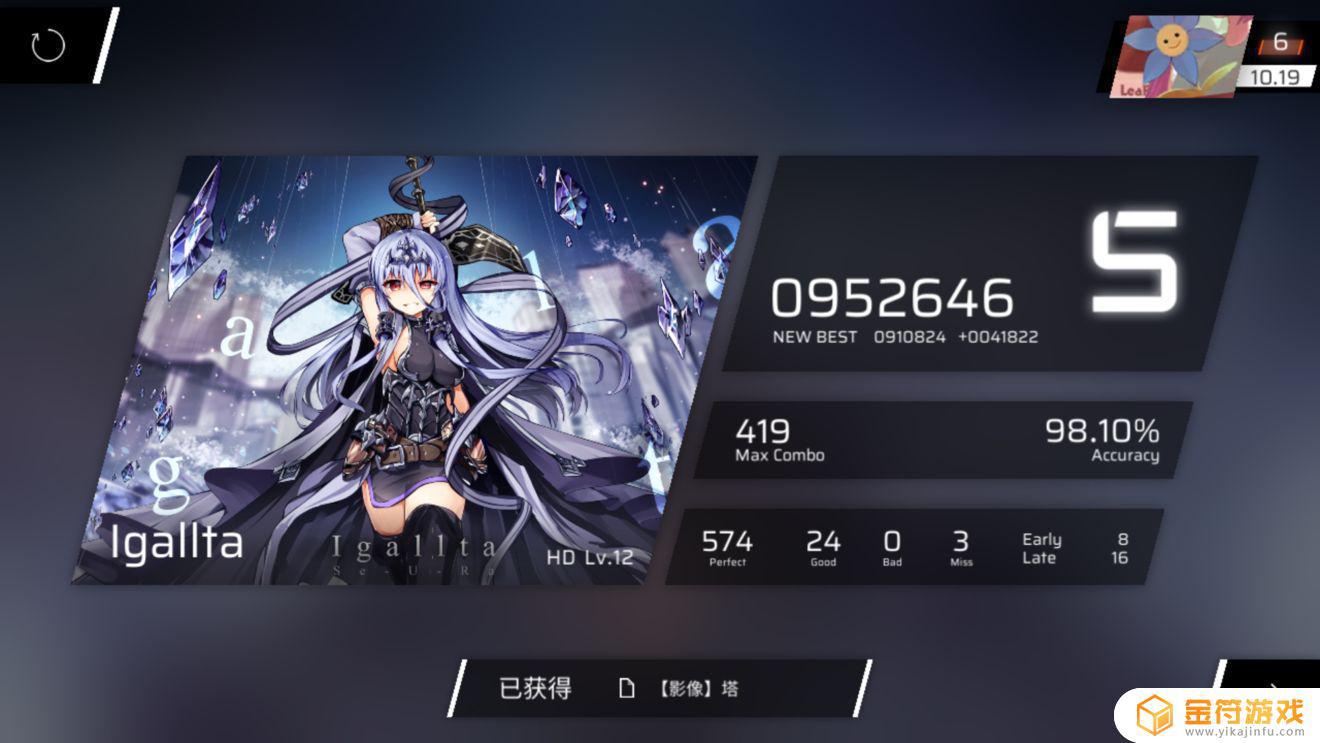Viewport: 1320px width, 743px height.
Task: Click the retry arrow icon
Action: pyautogui.click(x=47, y=45)
